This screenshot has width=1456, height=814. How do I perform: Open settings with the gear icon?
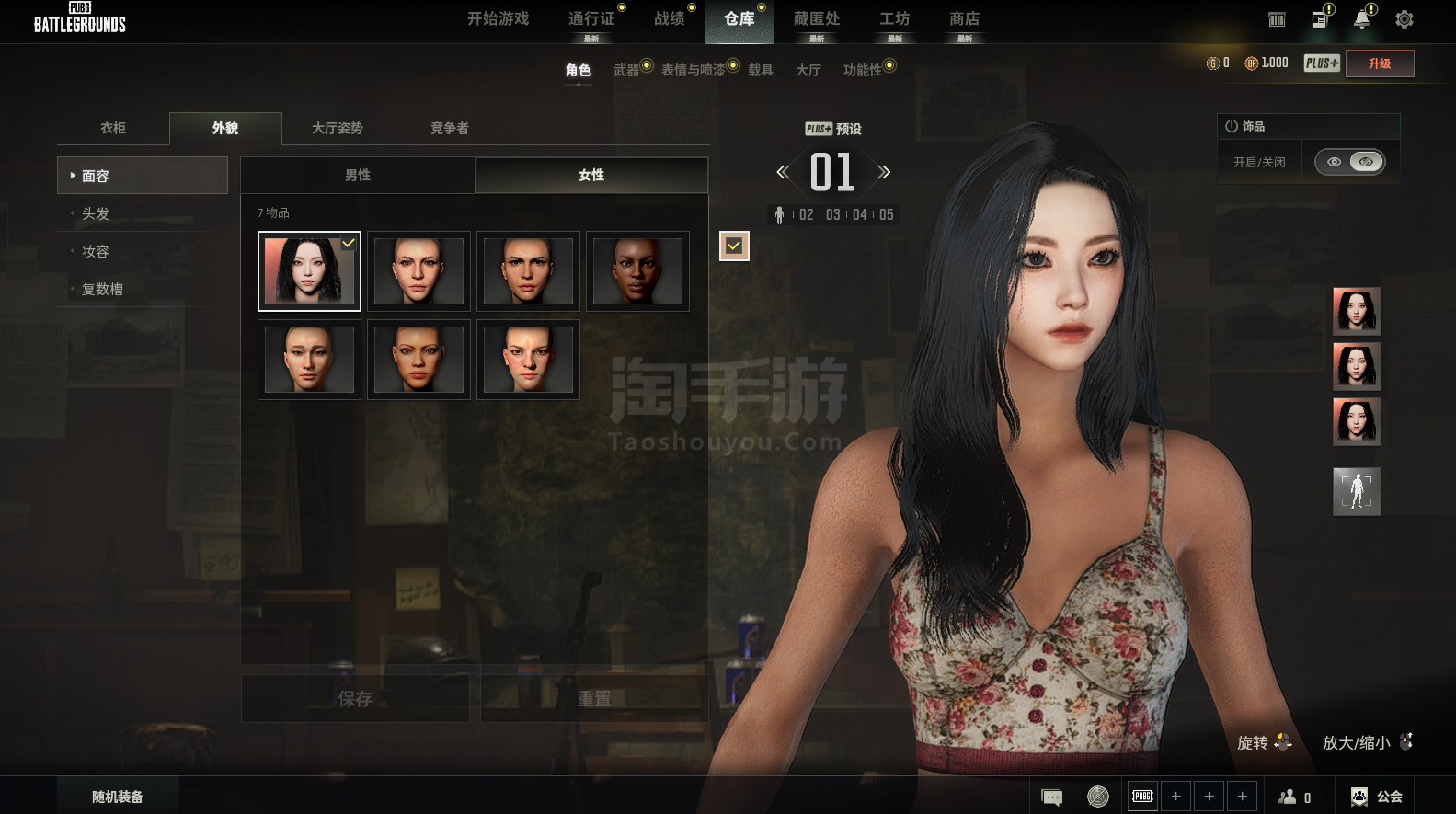click(1404, 19)
